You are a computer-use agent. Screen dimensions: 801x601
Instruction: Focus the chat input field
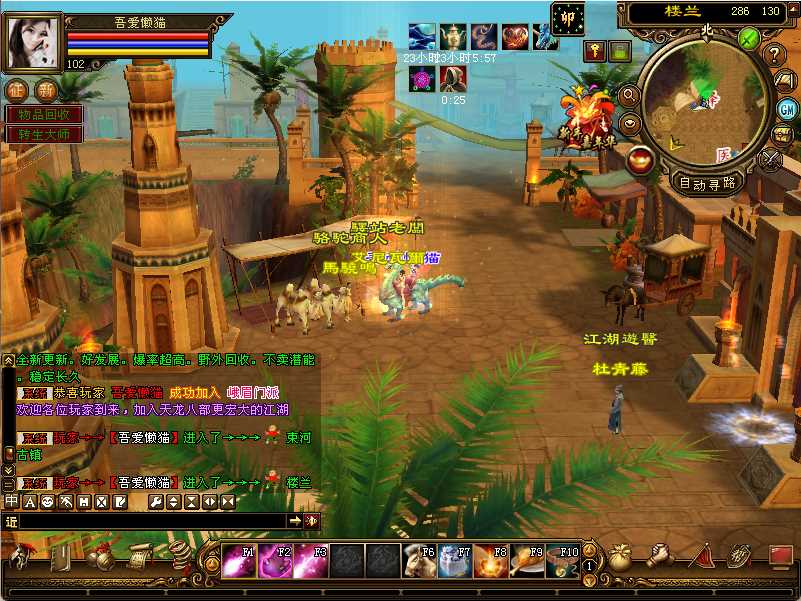pos(150,521)
